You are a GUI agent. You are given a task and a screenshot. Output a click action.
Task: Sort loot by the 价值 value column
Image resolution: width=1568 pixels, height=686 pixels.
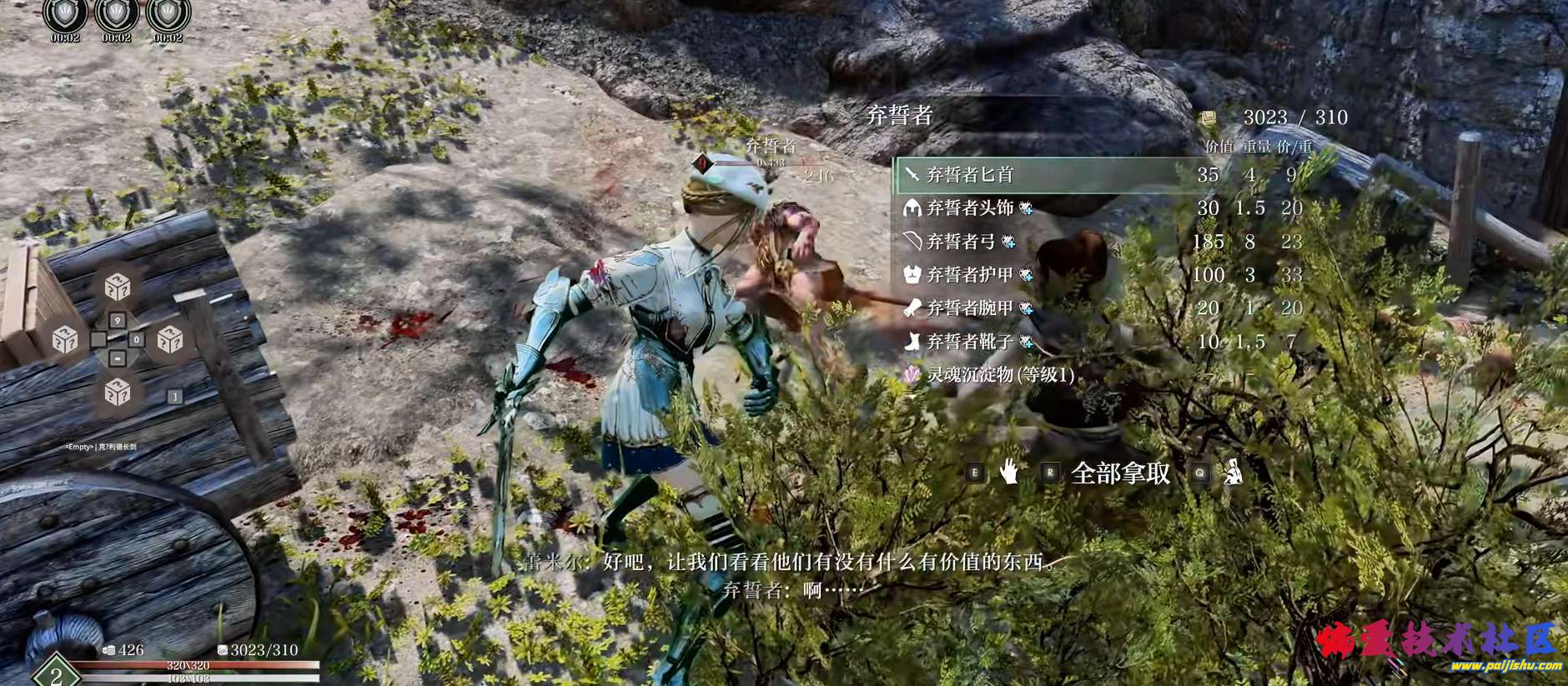[1219, 147]
